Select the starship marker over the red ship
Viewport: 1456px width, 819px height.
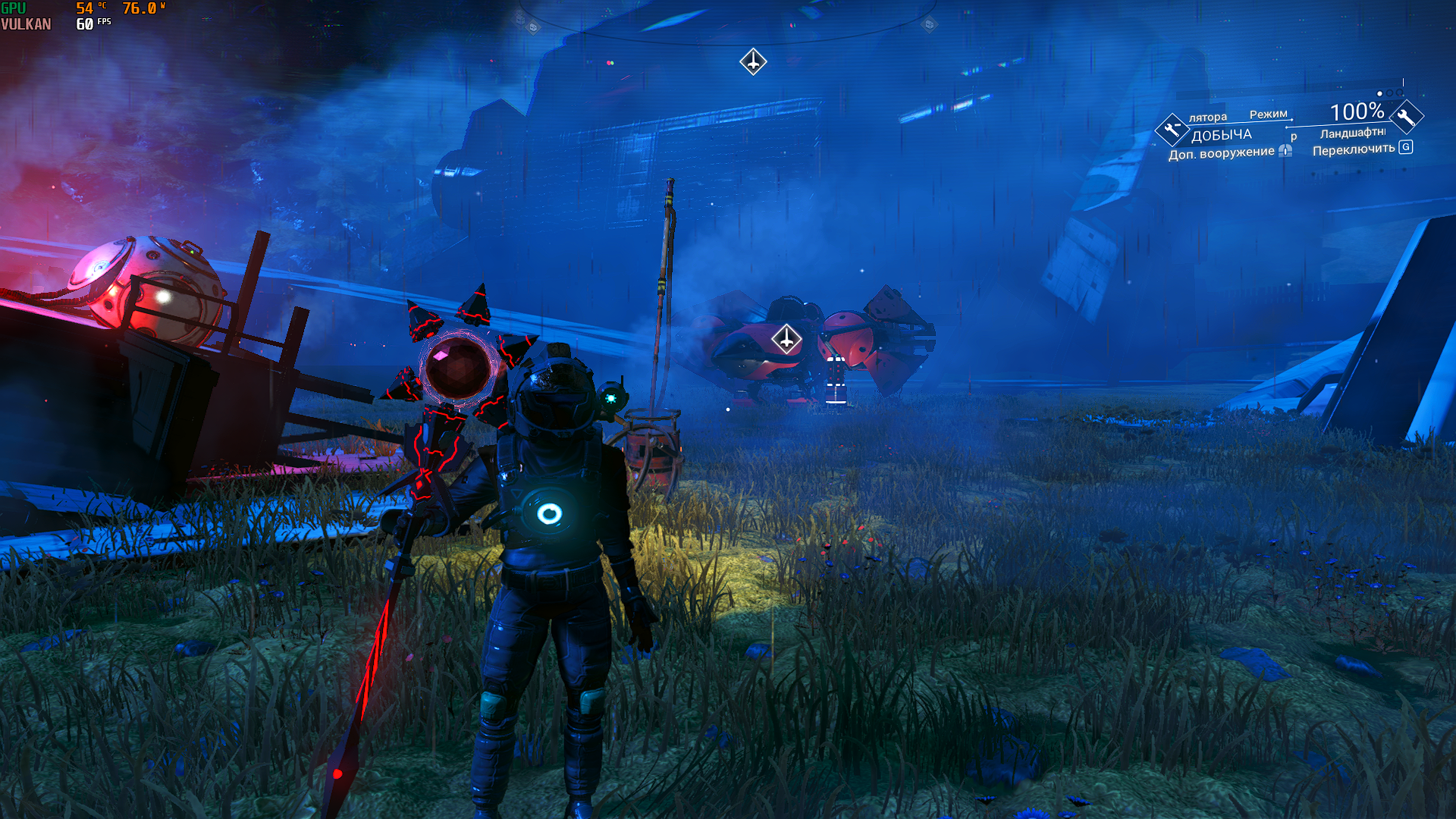coord(786,339)
